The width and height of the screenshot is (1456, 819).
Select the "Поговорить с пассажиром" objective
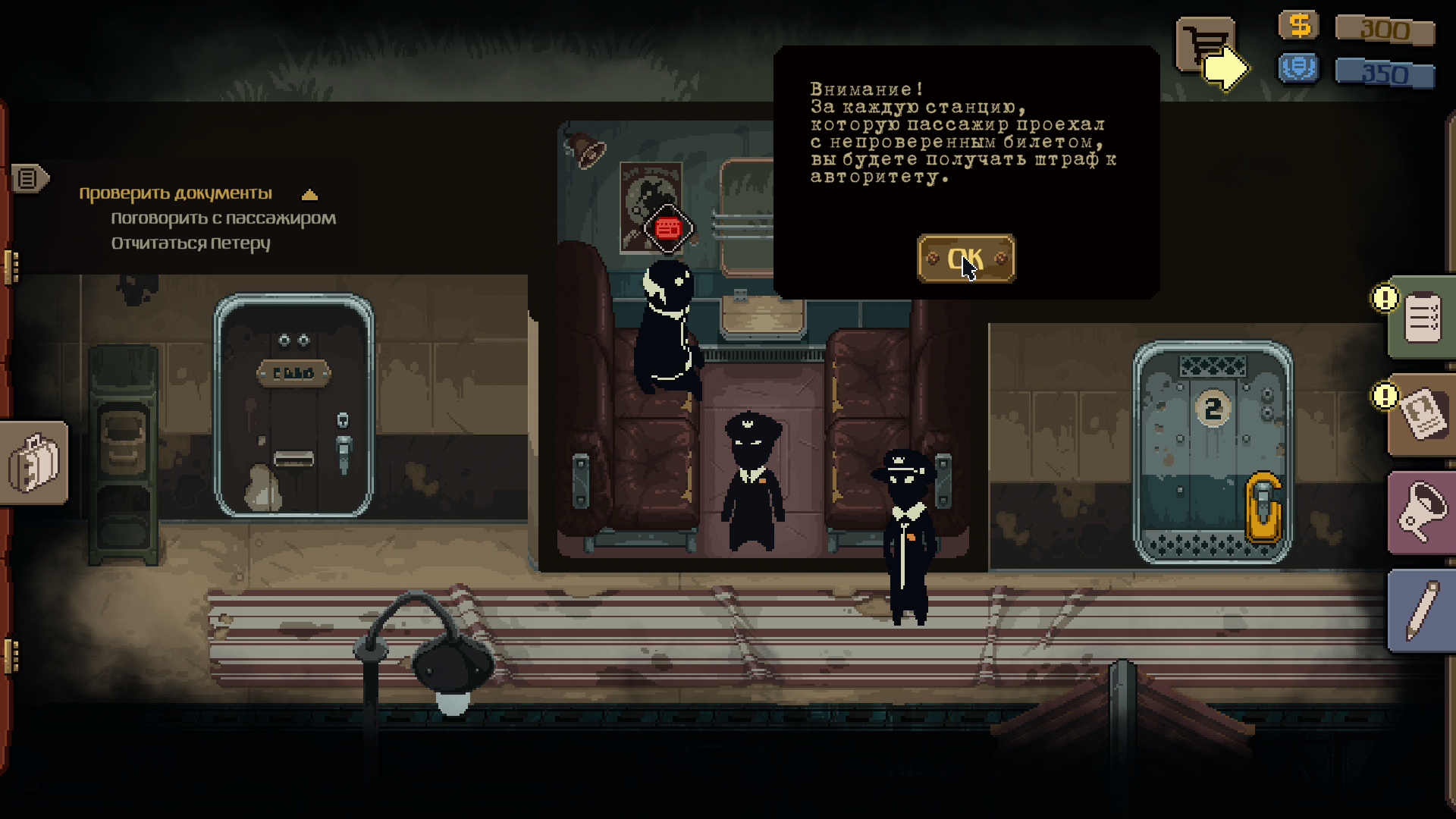click(x=223, y=218)
